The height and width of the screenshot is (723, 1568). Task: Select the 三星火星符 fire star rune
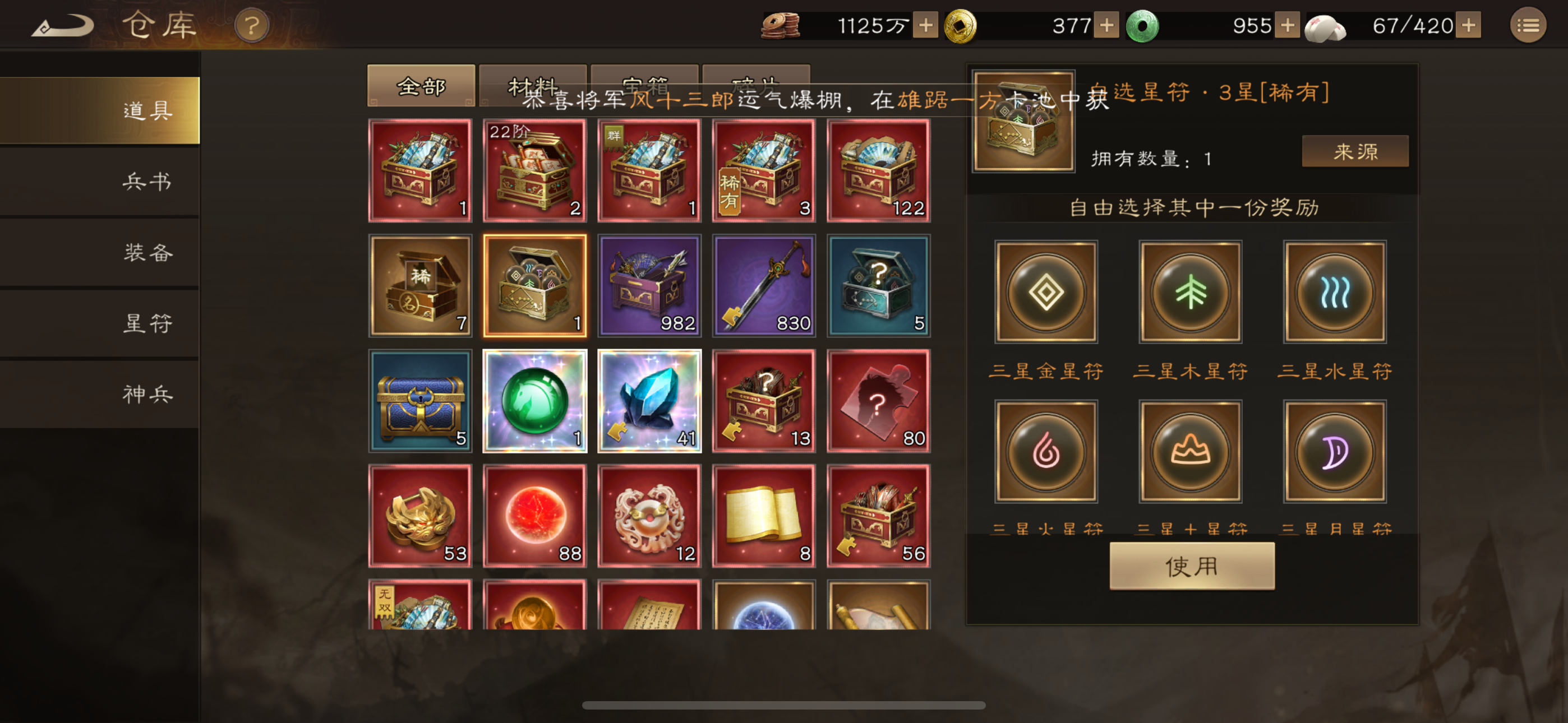[x=1045, y=452]
